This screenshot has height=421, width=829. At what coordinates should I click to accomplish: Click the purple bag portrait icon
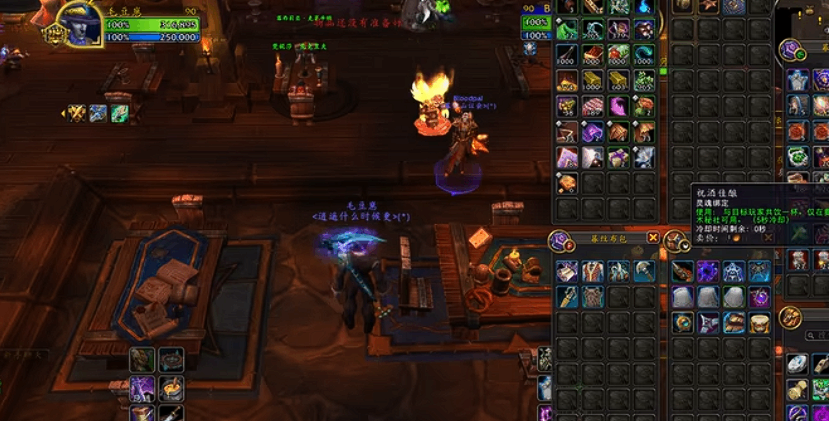click(x=560, y=240)
